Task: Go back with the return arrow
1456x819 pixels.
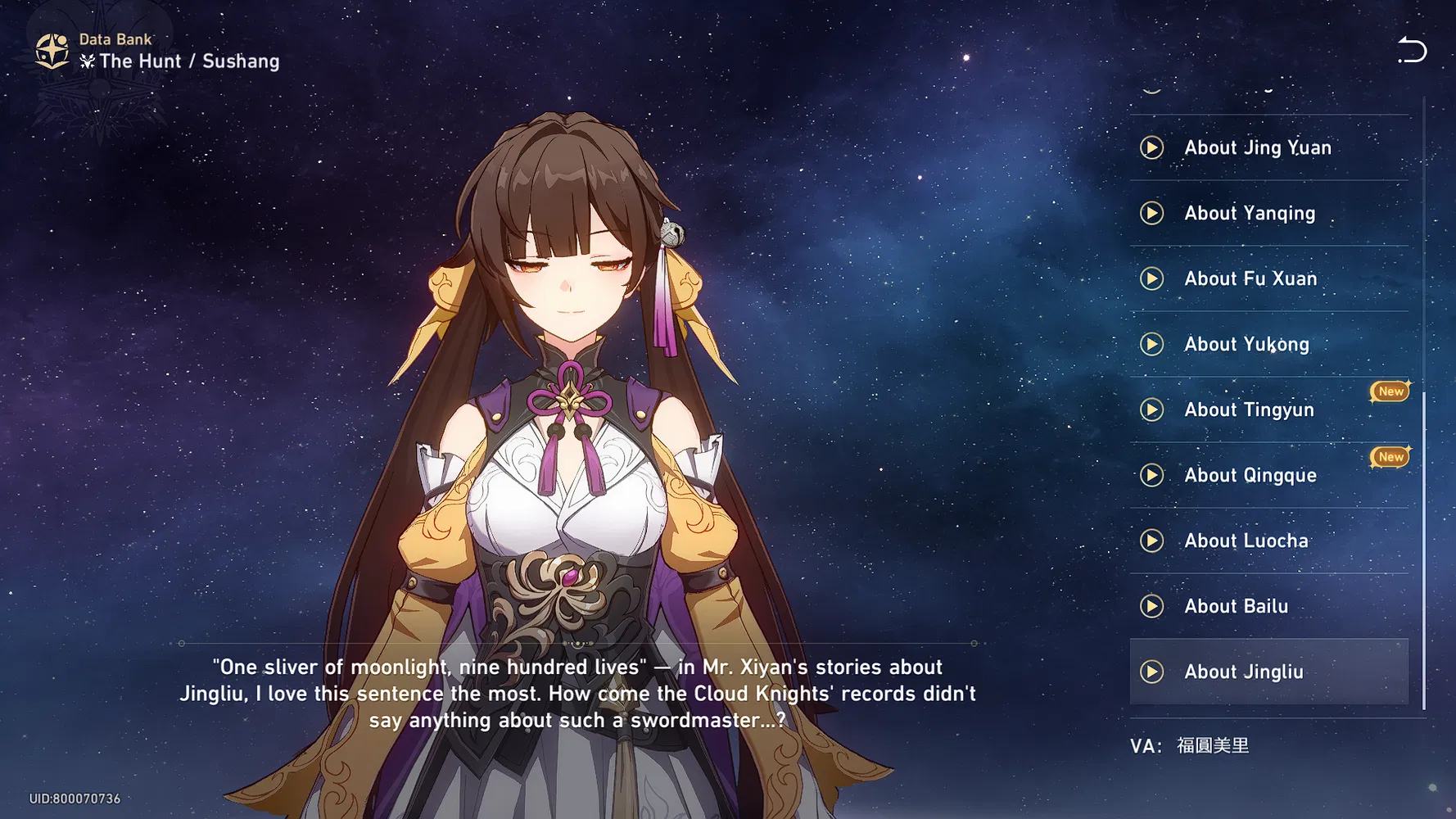Action: click(x=1412, y=50)
